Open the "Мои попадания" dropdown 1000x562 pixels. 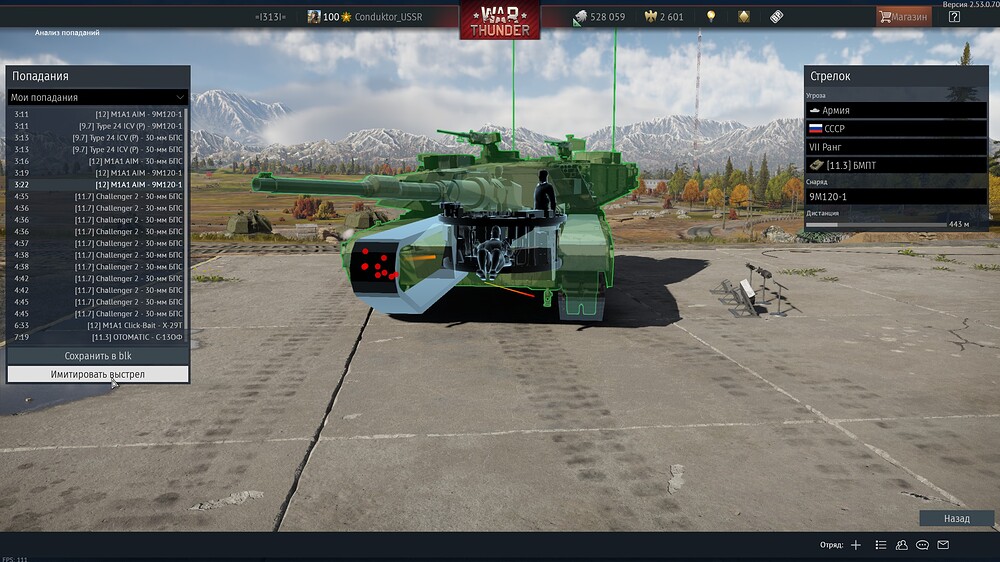(97, 97)
